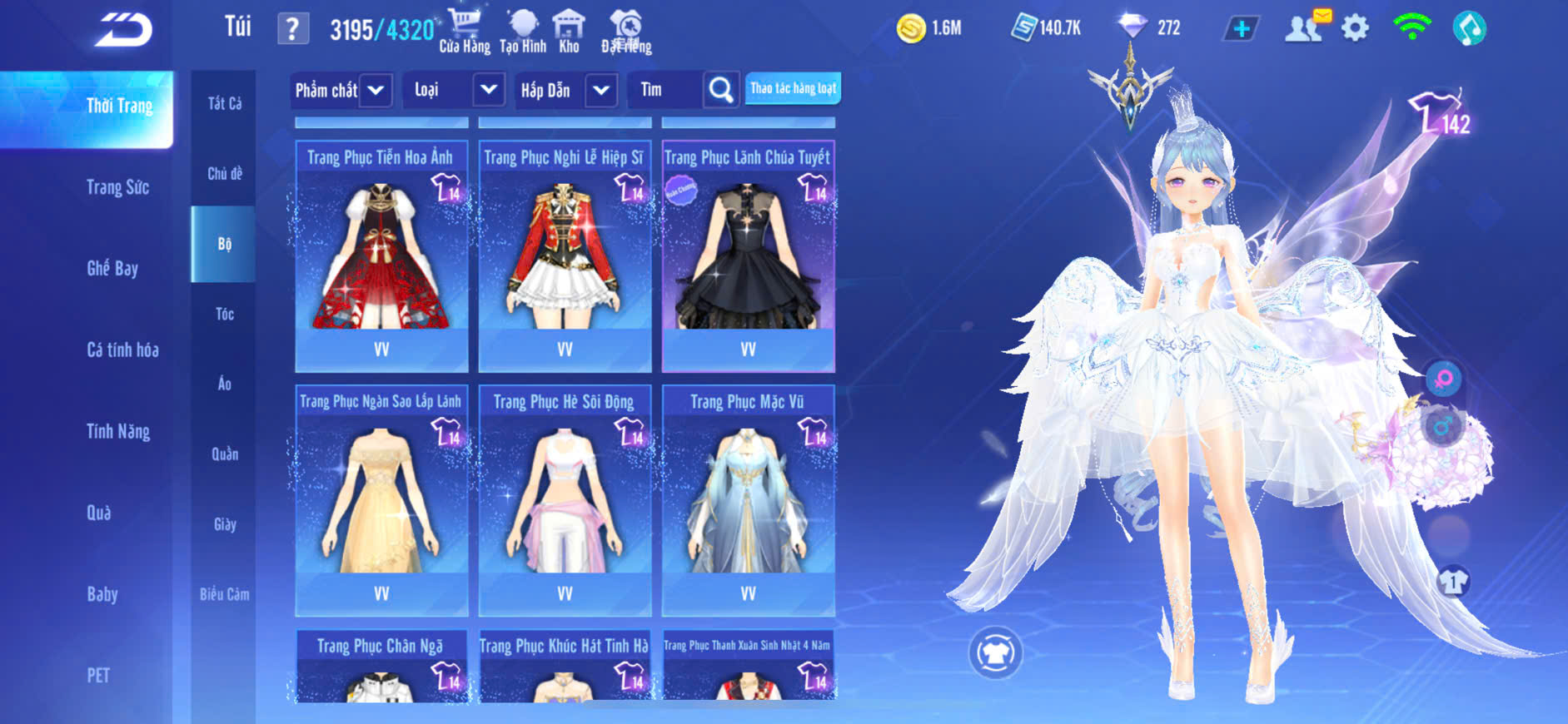
Task: Select the Giày subcategory
Action: point(224,524)
